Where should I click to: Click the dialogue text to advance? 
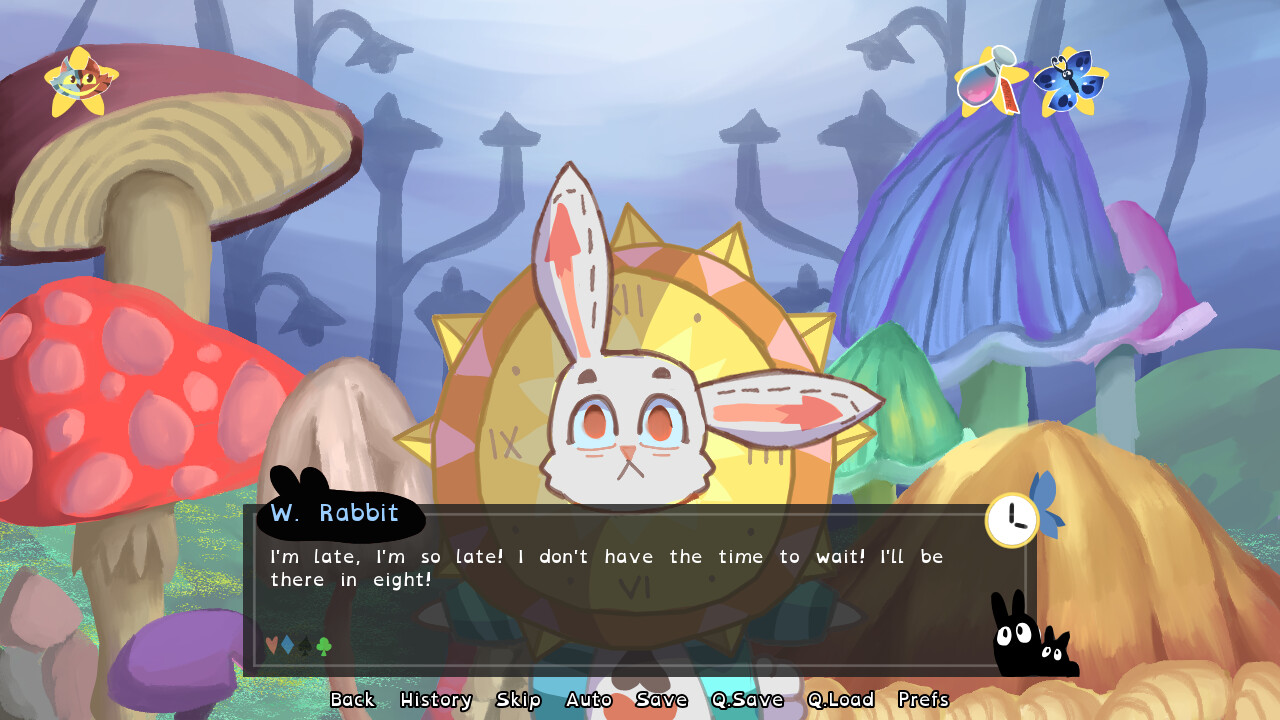(600, 567)
